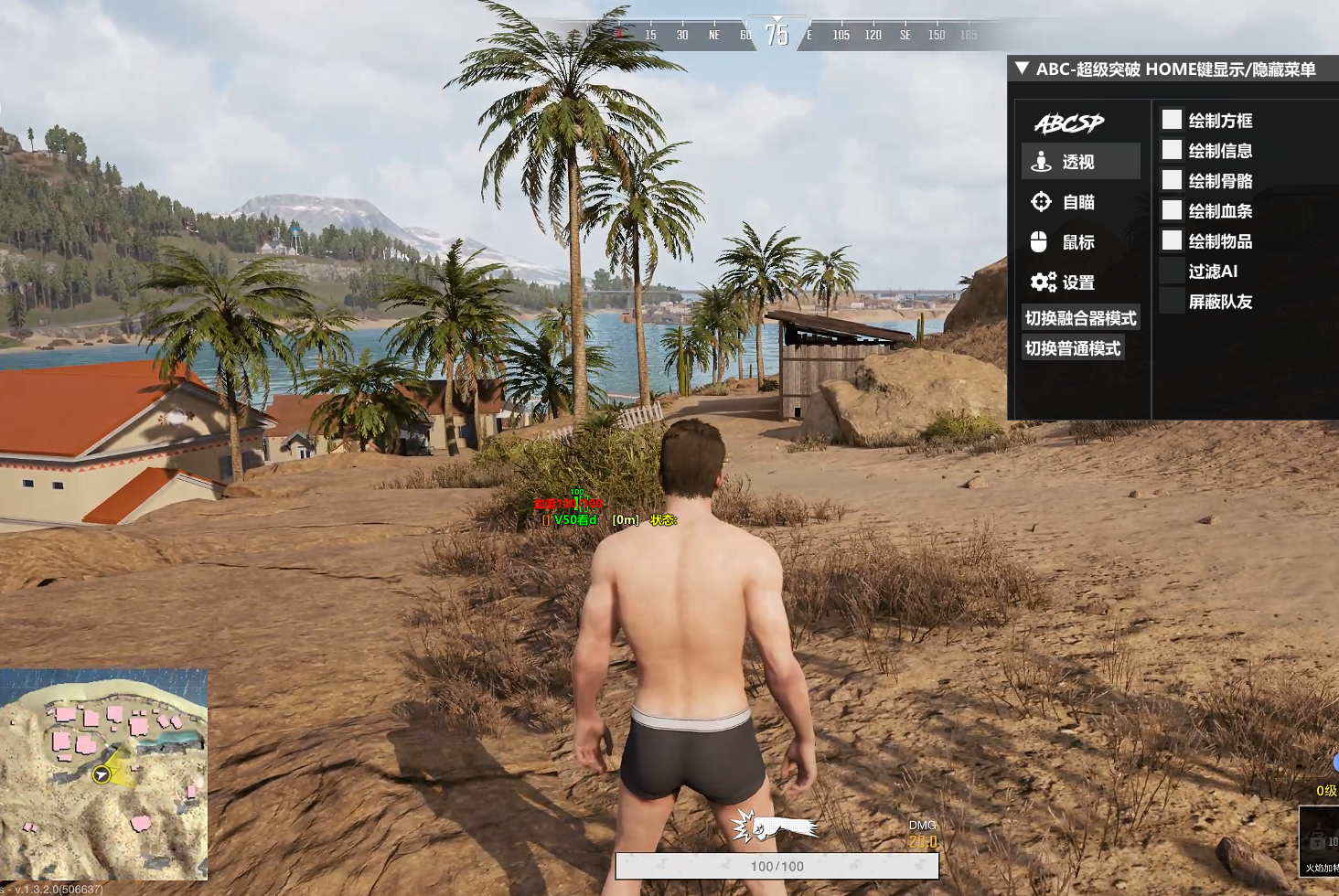Click the minimap in the corner
Screen dimensions: 1339x896
(x=103, y=773)
